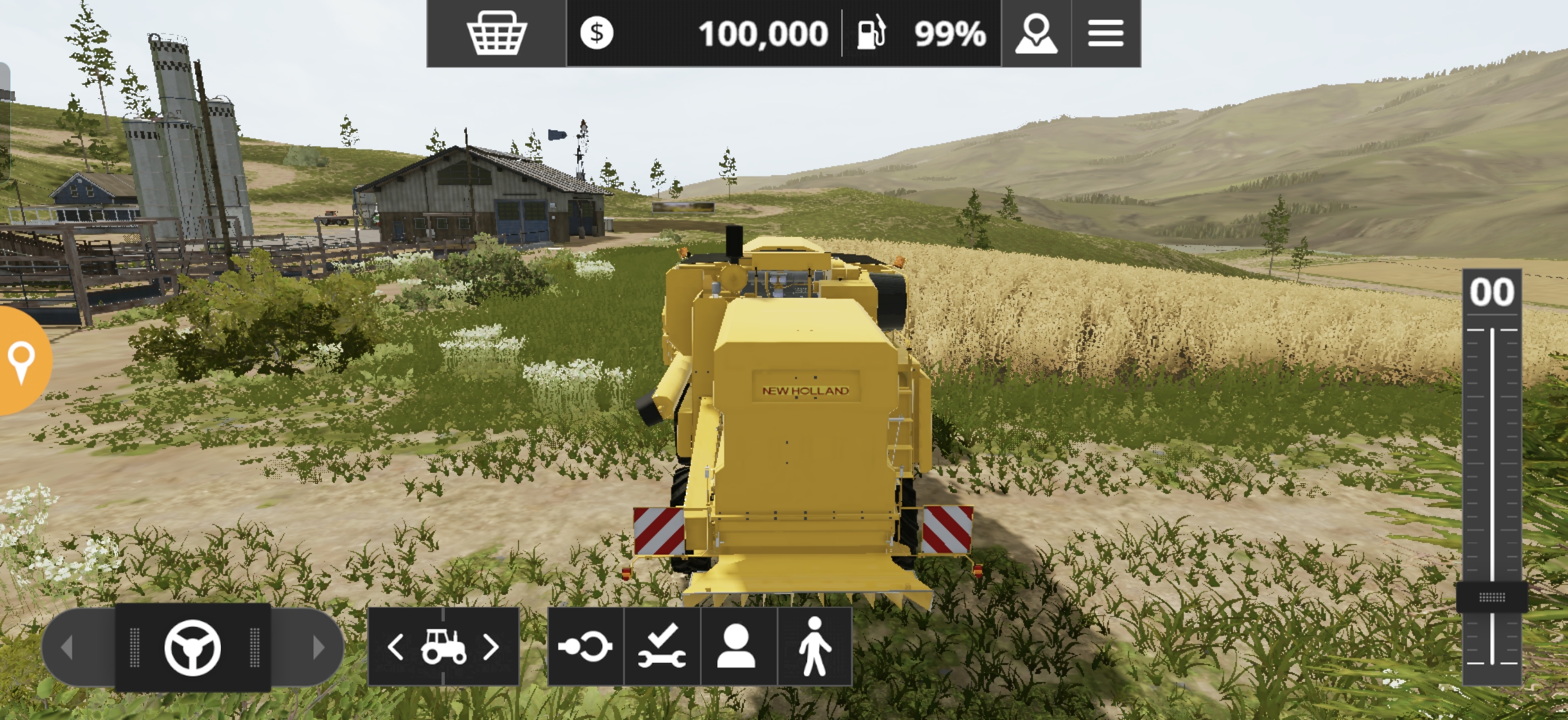Open the hamburger main menu
Image resolution: width=1568 pixels, height=720 pixels.
[x=1106, y=33]
